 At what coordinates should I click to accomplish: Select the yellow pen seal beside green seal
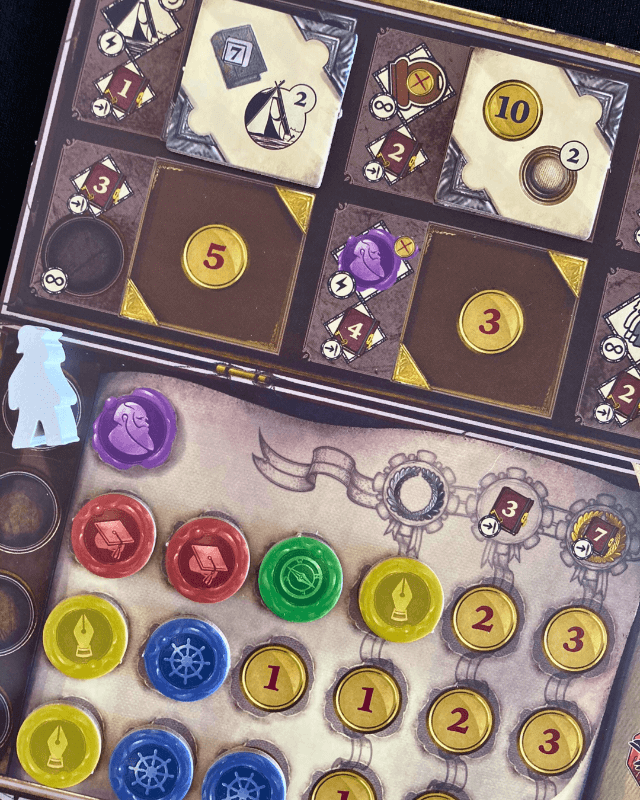pos(400,599)
